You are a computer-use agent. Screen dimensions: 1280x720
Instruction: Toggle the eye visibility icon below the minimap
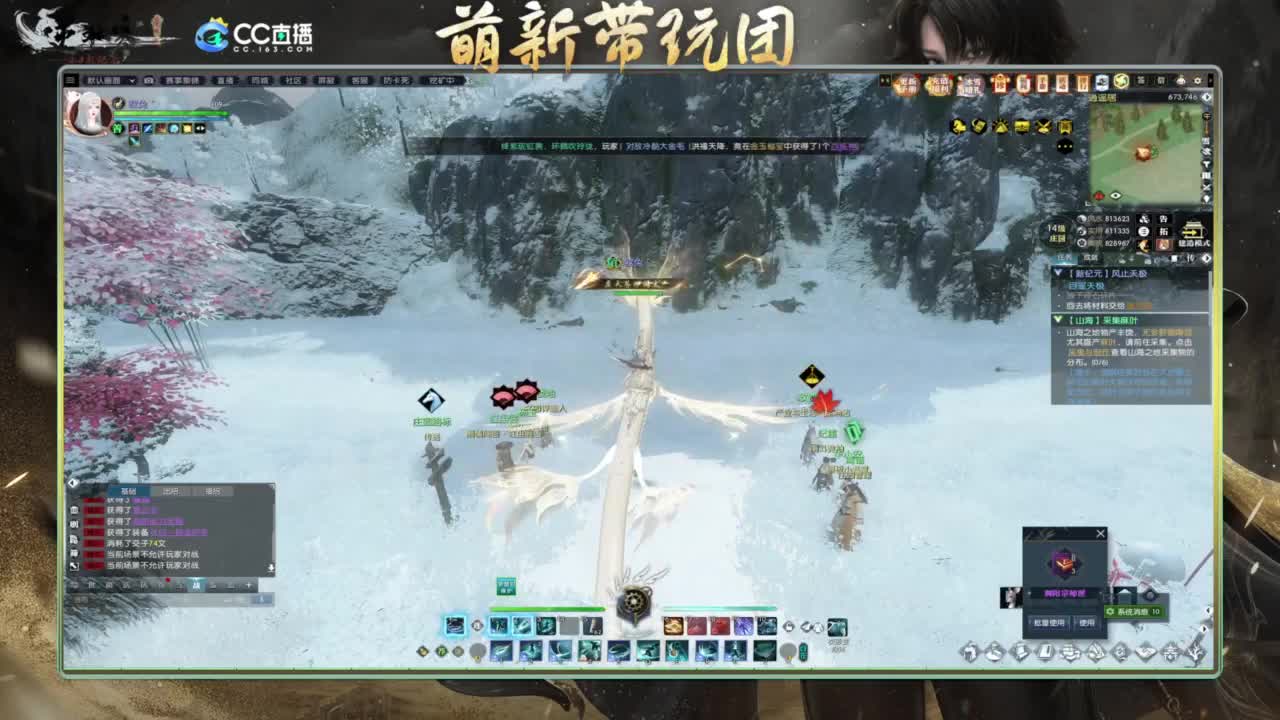[x=1115, y=196]
